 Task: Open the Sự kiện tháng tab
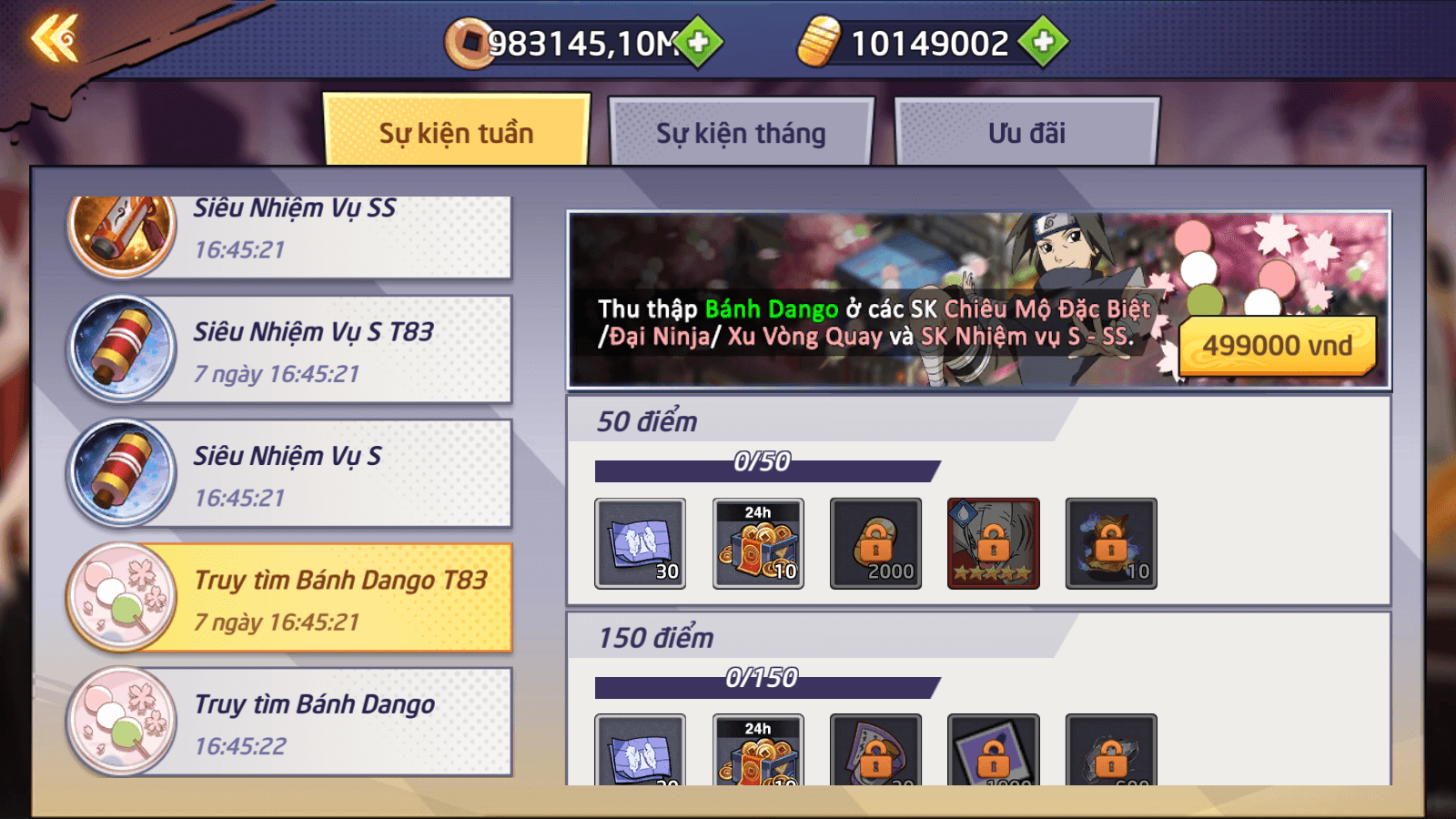pos(741,134)
